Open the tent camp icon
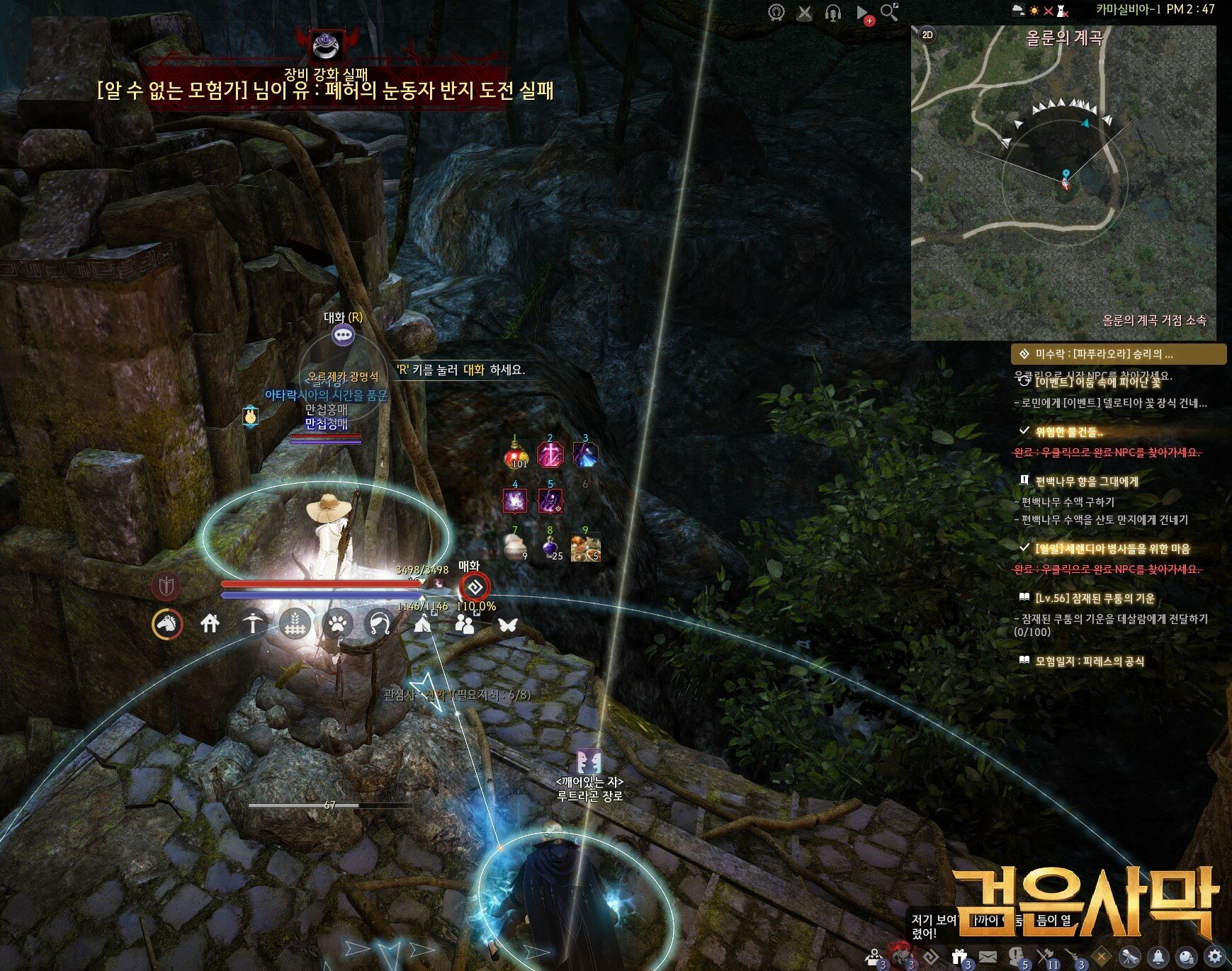Image resolution: width=1232 pixels, height=971 pixels. point(422,624)
